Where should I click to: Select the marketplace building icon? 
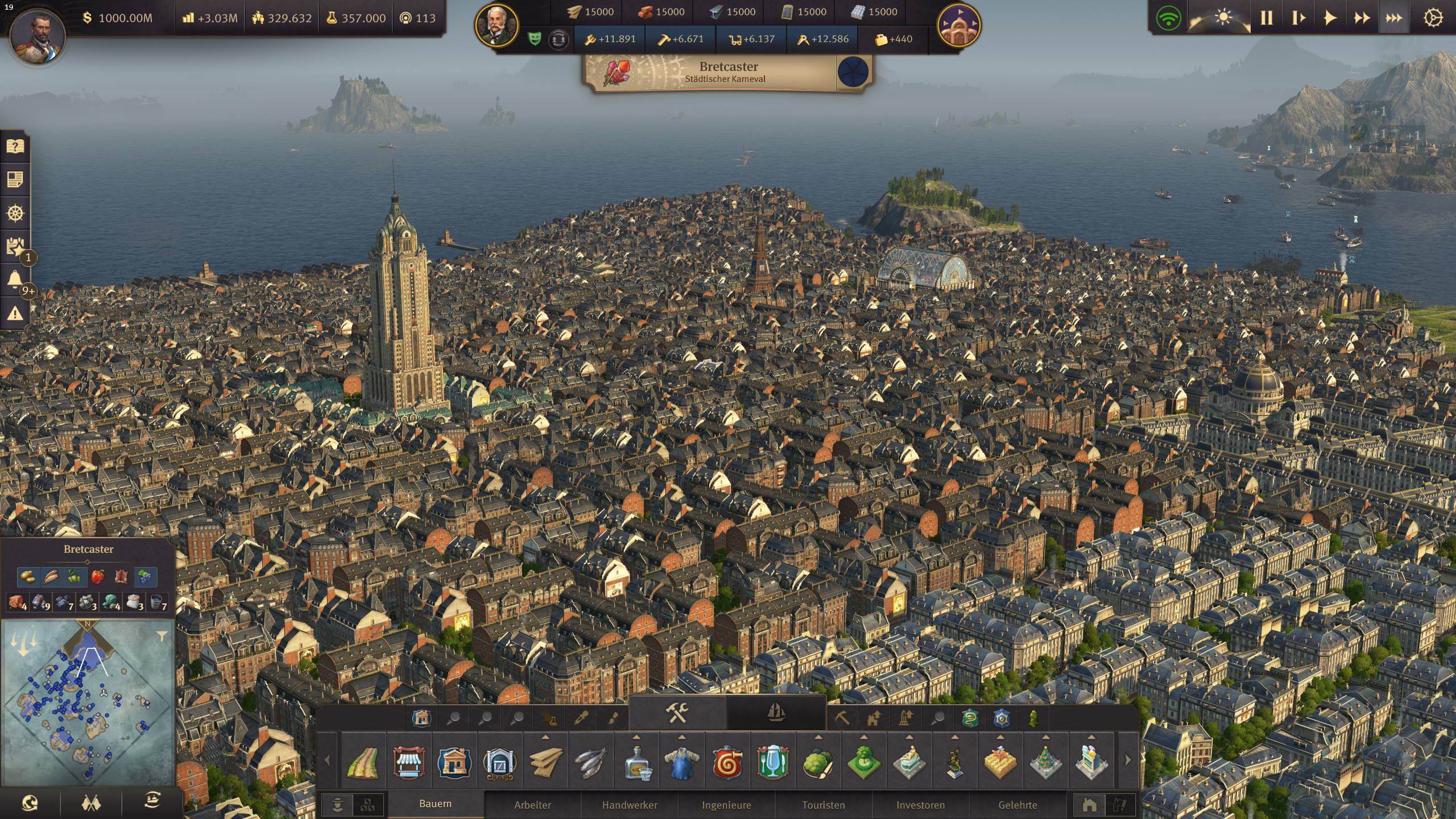pos(408,761)
